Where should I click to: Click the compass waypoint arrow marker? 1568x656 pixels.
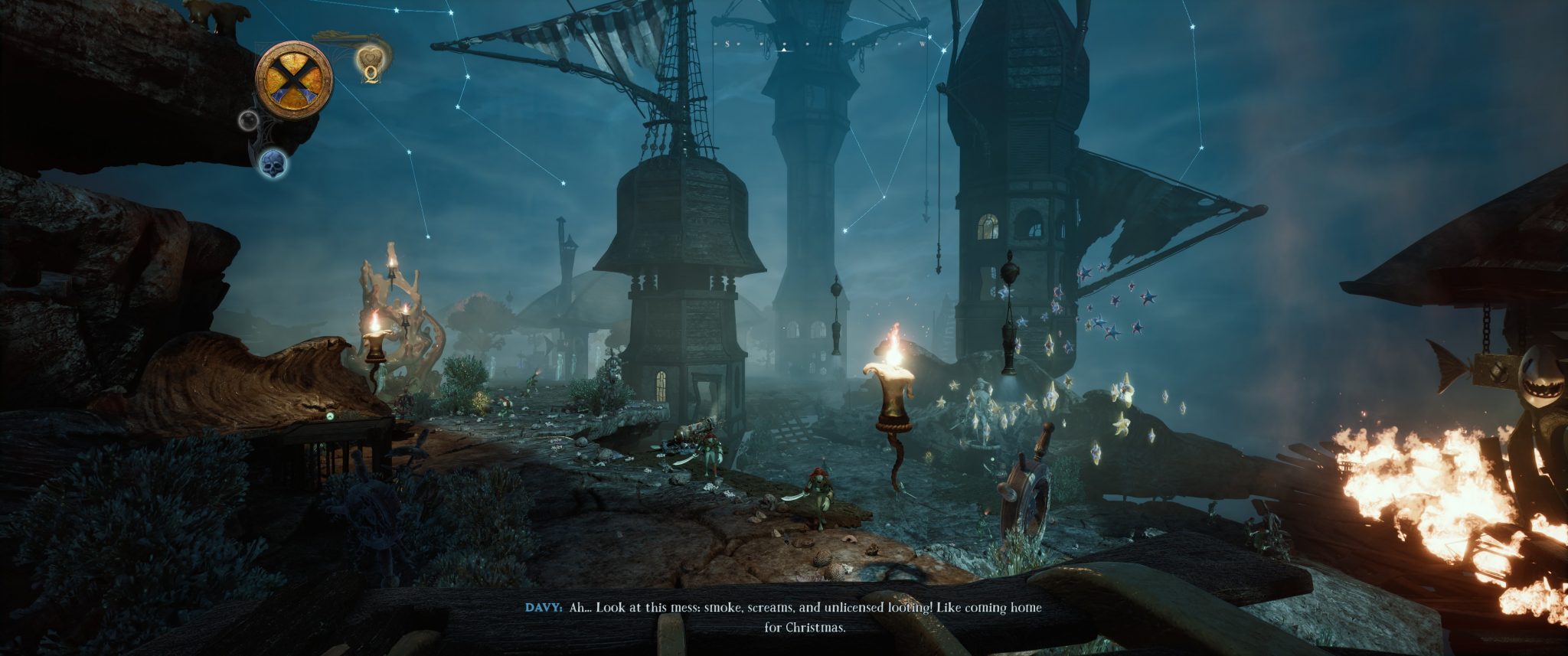tap(784, 47)
